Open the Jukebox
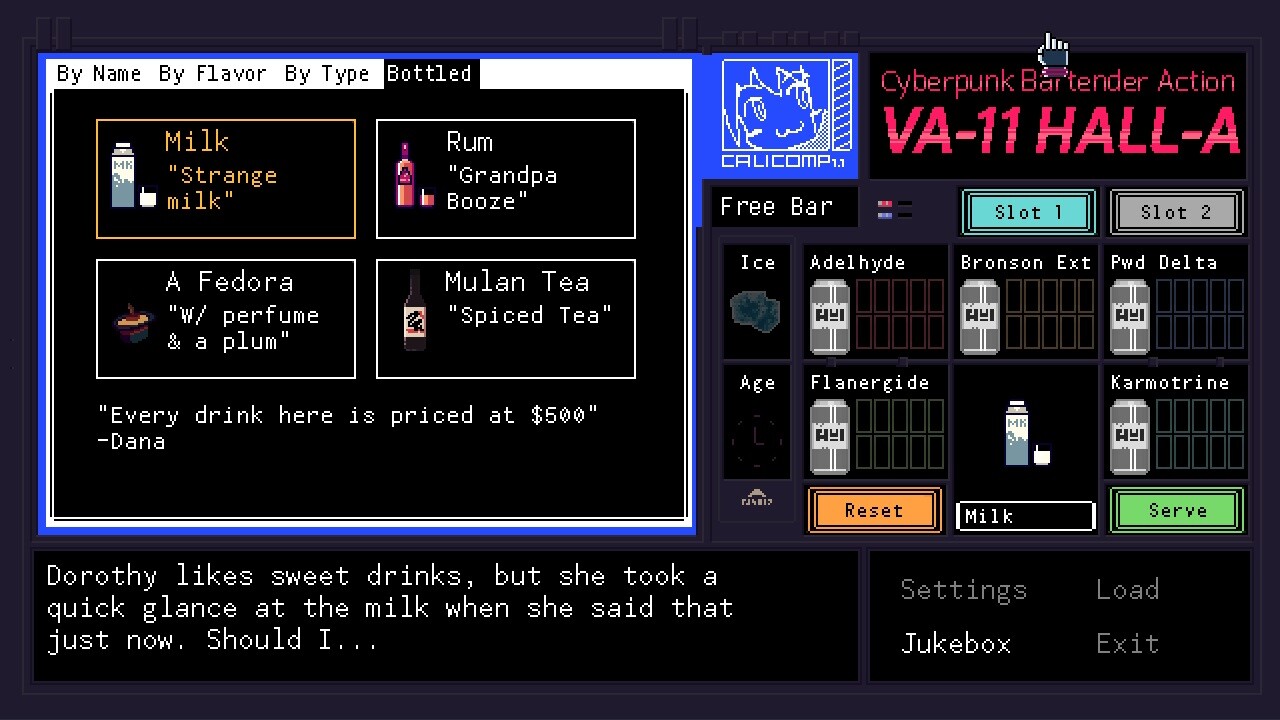 956,643
